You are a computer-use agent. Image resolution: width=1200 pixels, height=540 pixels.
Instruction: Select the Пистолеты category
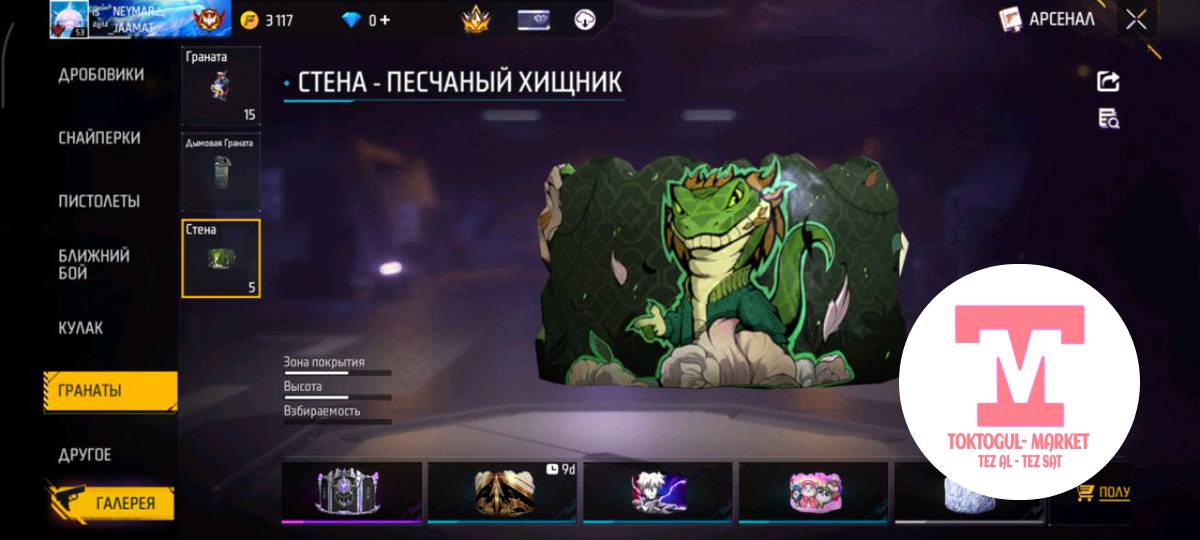coord(99,201)
